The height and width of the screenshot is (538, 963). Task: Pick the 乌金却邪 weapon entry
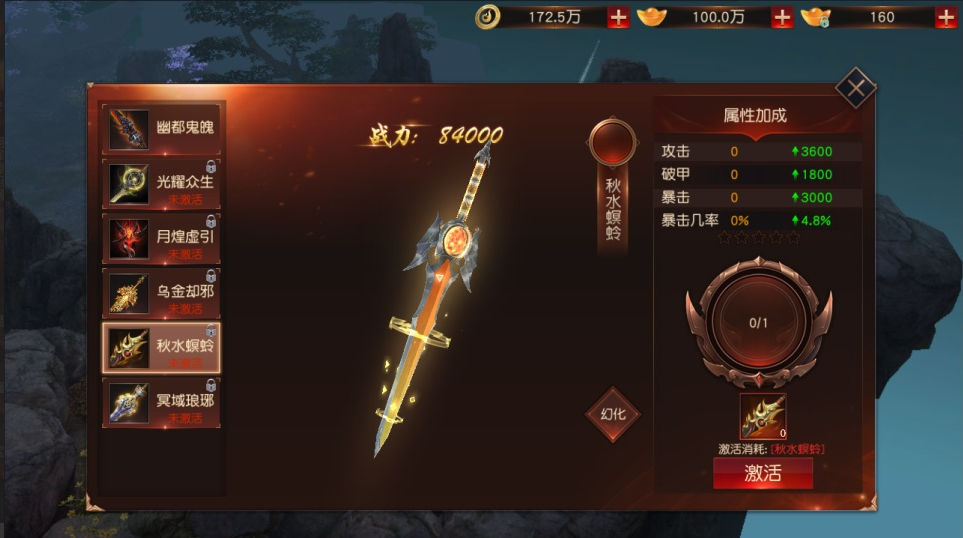click(163, 293)
